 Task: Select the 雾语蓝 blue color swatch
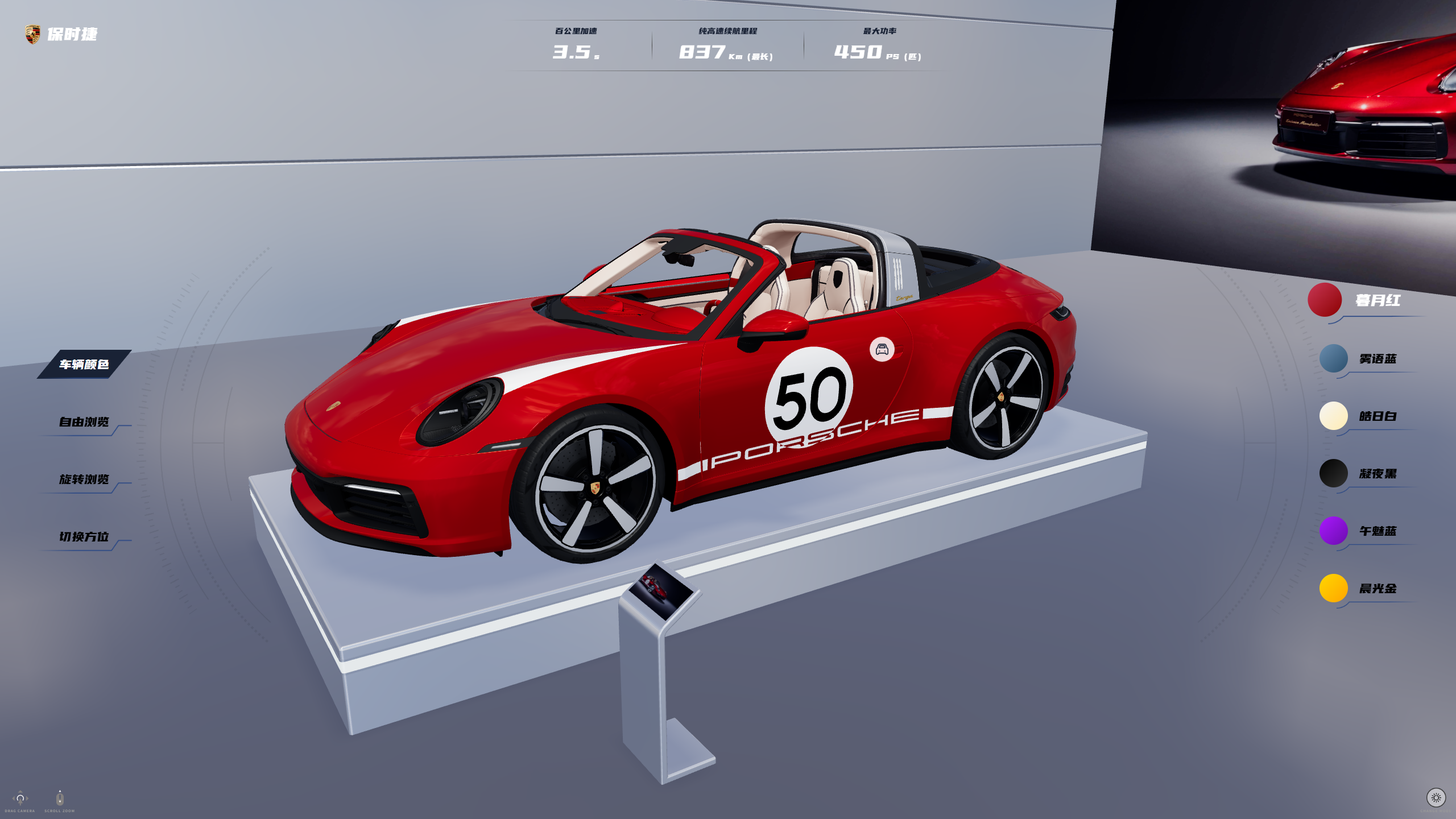[1333, 359]
